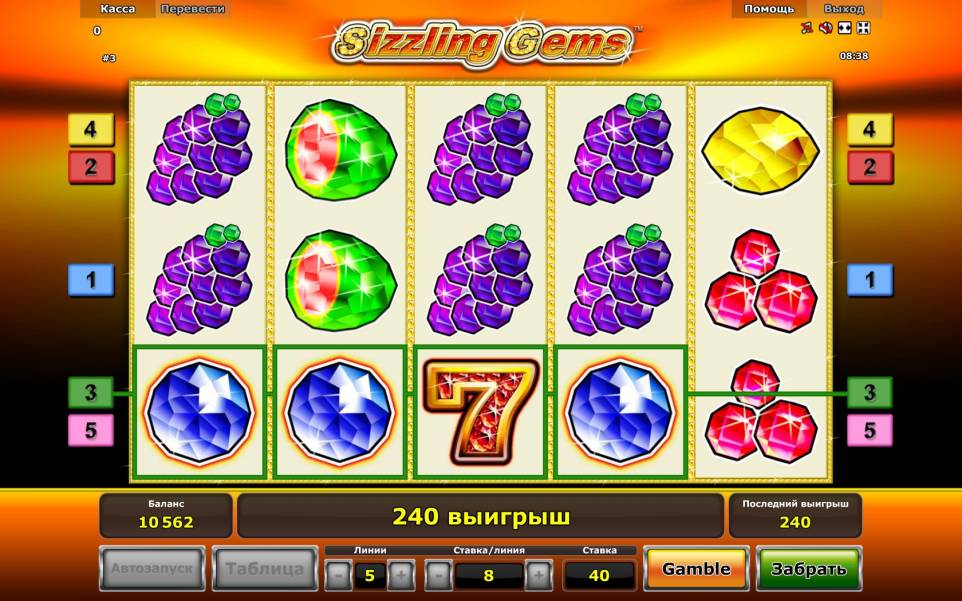
Task: Toggle the sound speaker icon
Action: point(826,28)
